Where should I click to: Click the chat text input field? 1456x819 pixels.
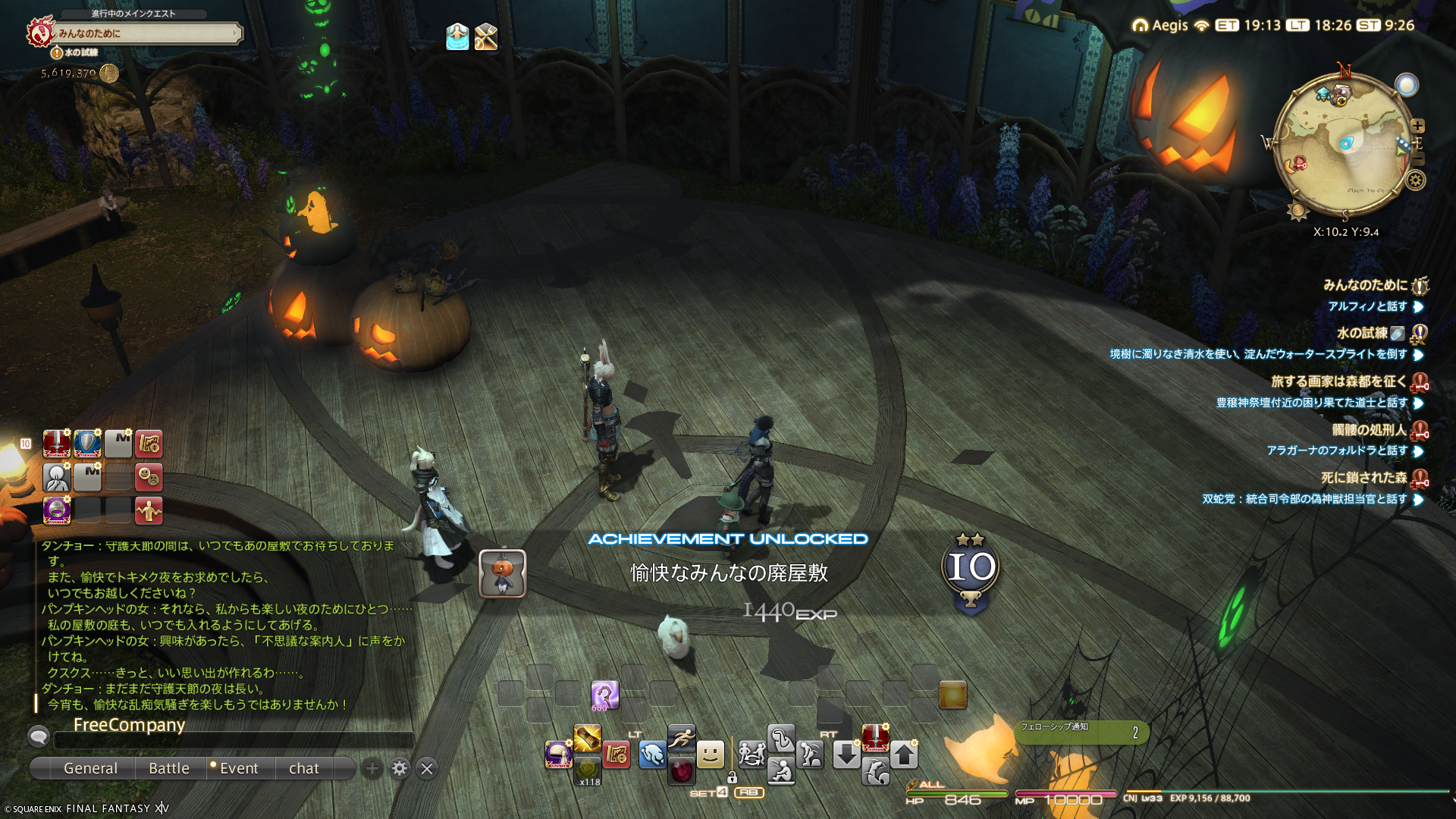235,739
